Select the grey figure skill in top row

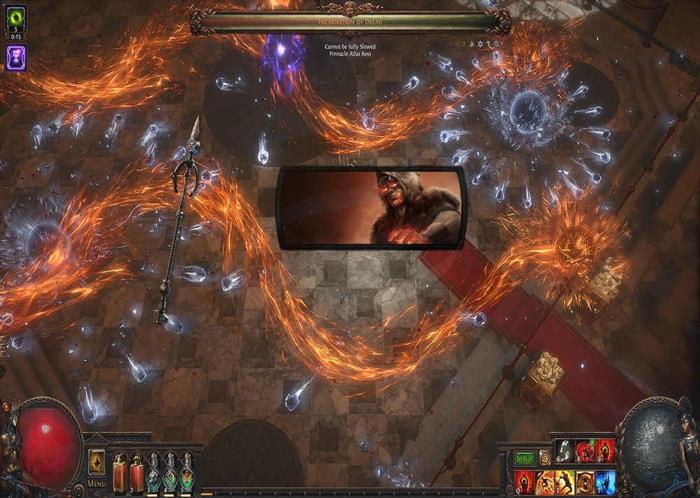(x=564, y=452)
